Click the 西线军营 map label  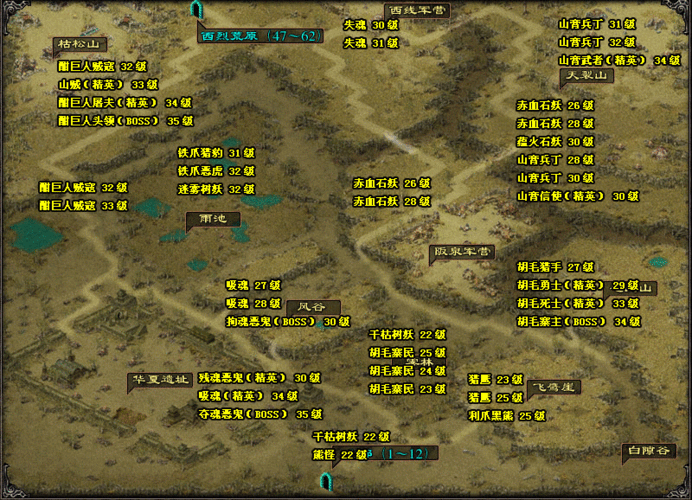click(417, 10)
